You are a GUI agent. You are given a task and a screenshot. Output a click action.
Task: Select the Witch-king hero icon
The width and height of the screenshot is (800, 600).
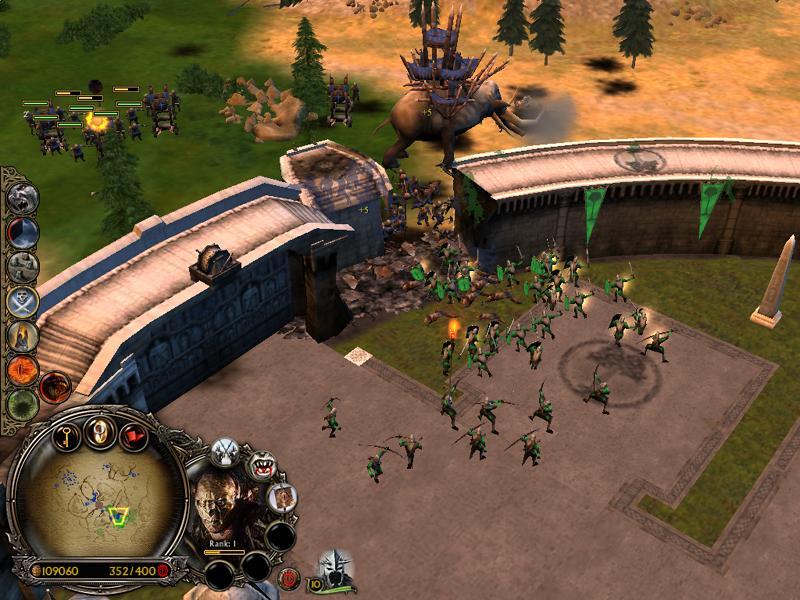(336, 568)
